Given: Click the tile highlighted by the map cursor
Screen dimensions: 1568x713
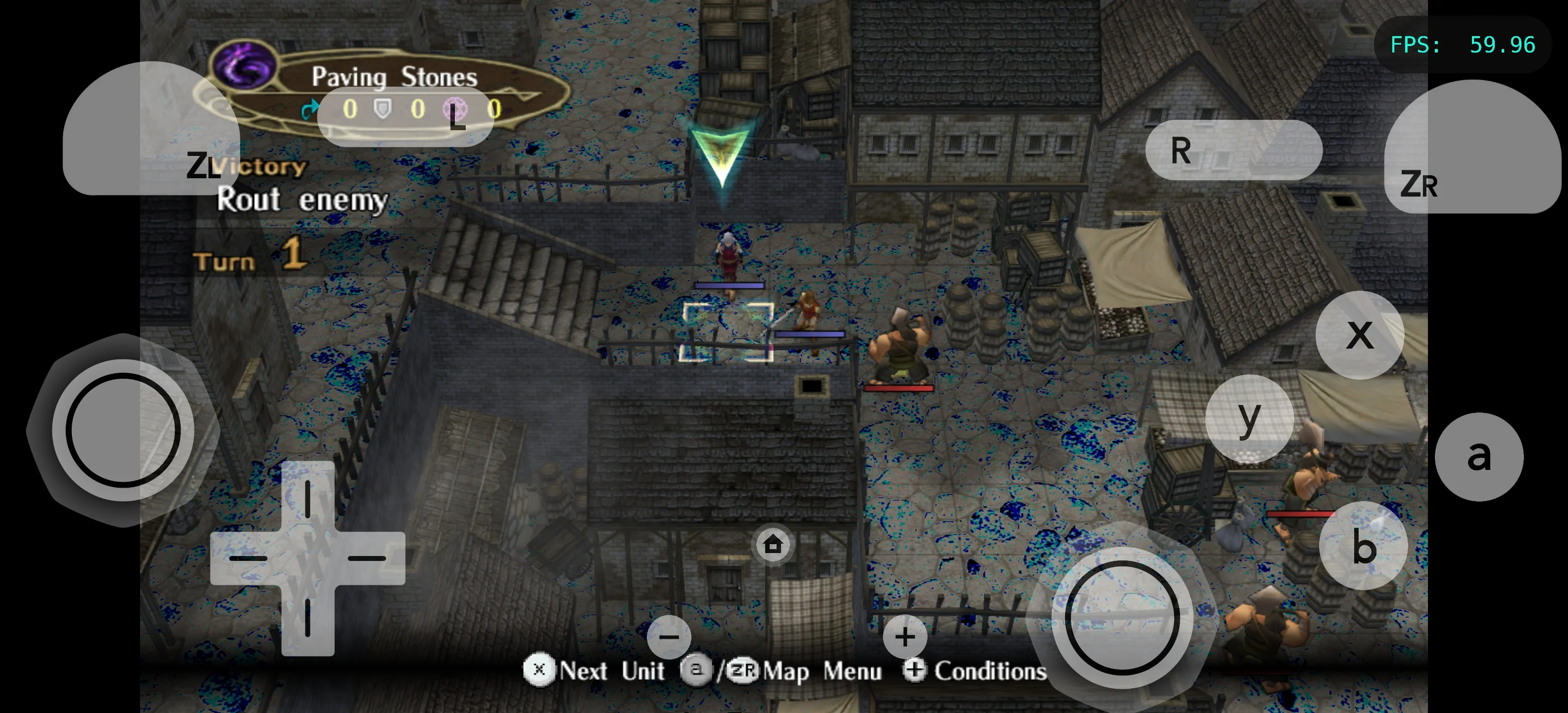Looking at the screenshot, I should (726, 332).
